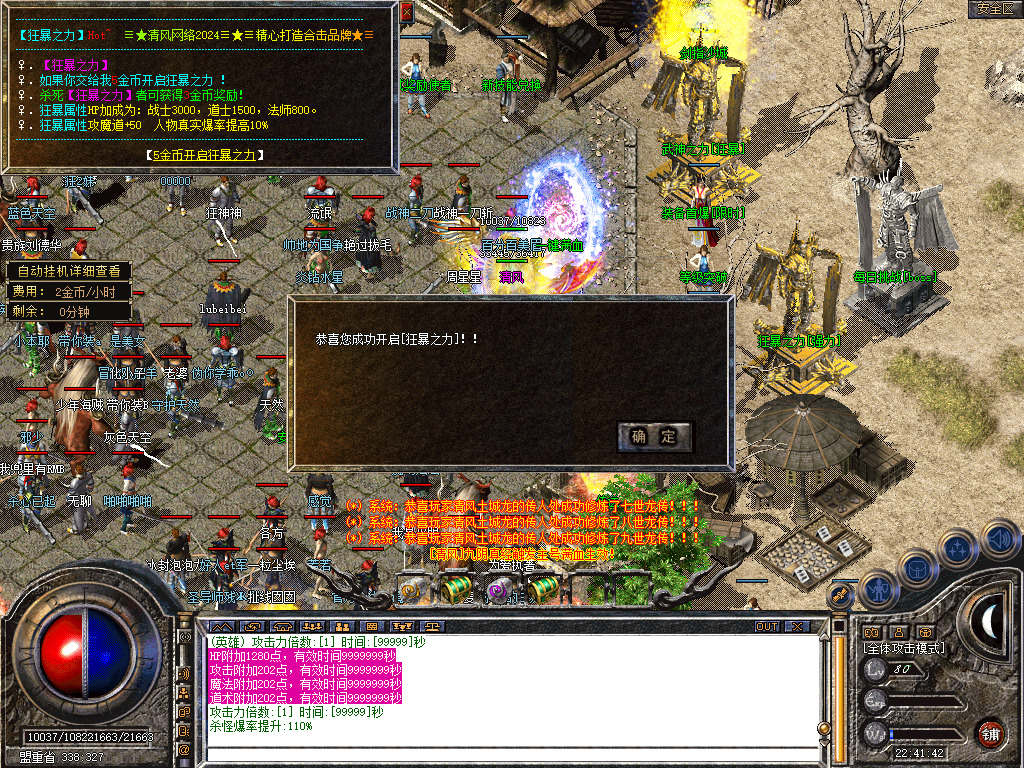Toggle the sound speaker icon
The image size is (1024, 768).
click(999, 539)
